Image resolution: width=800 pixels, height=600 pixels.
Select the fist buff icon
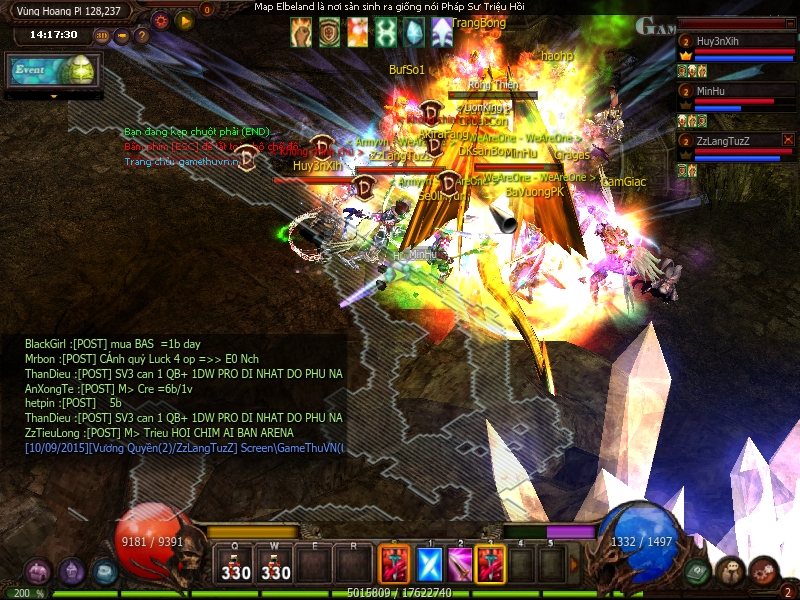(301, 33)
